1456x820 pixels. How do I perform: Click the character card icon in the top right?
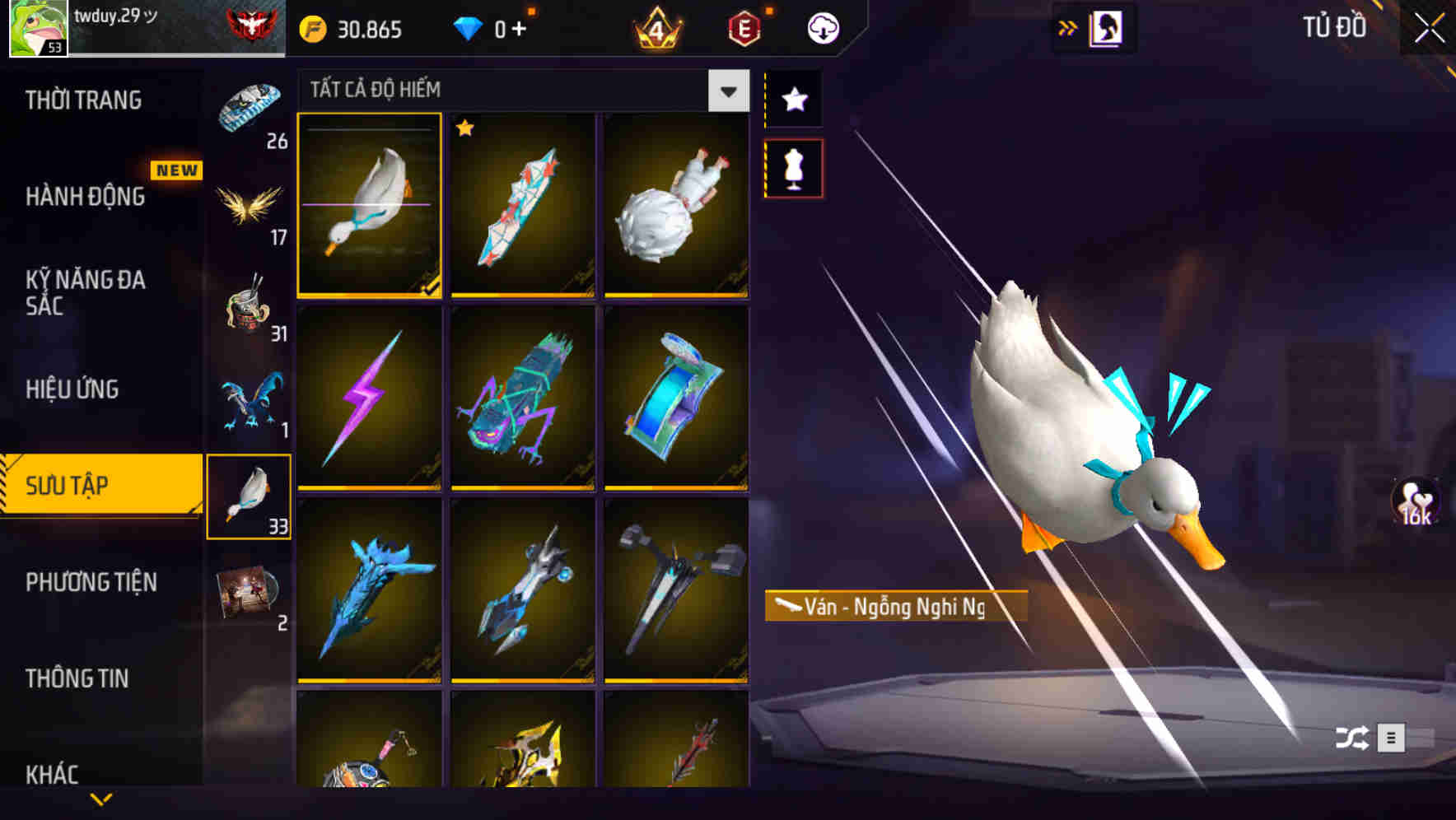[1105, 26]
